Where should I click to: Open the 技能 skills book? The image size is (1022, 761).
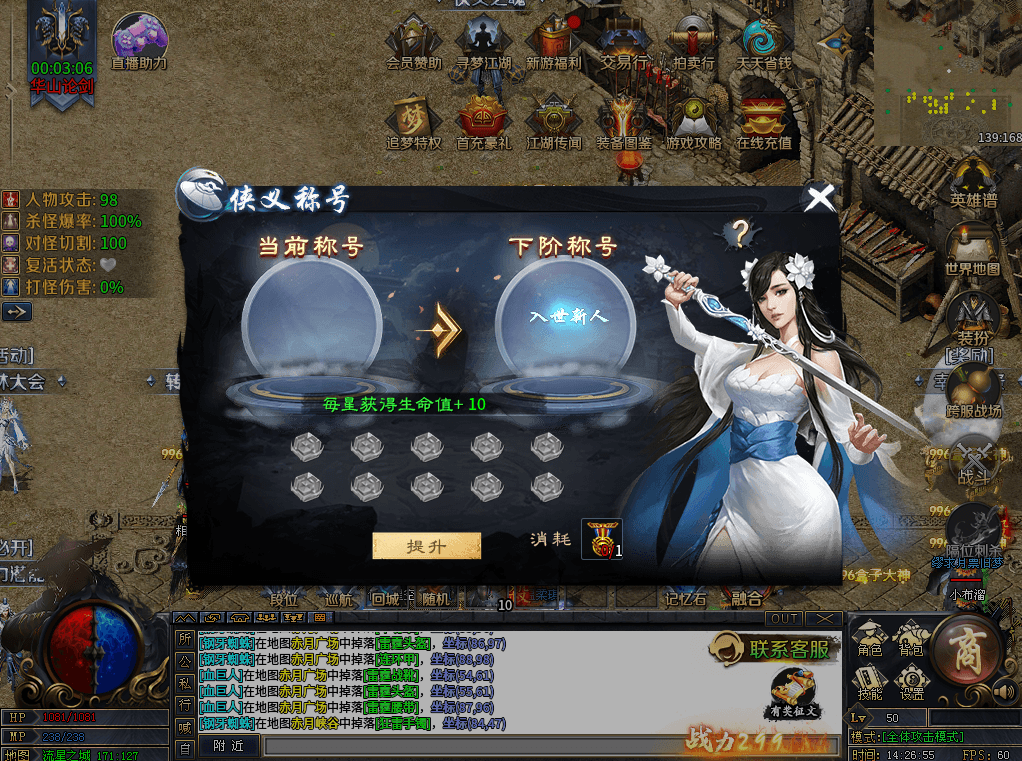(870, 682)
